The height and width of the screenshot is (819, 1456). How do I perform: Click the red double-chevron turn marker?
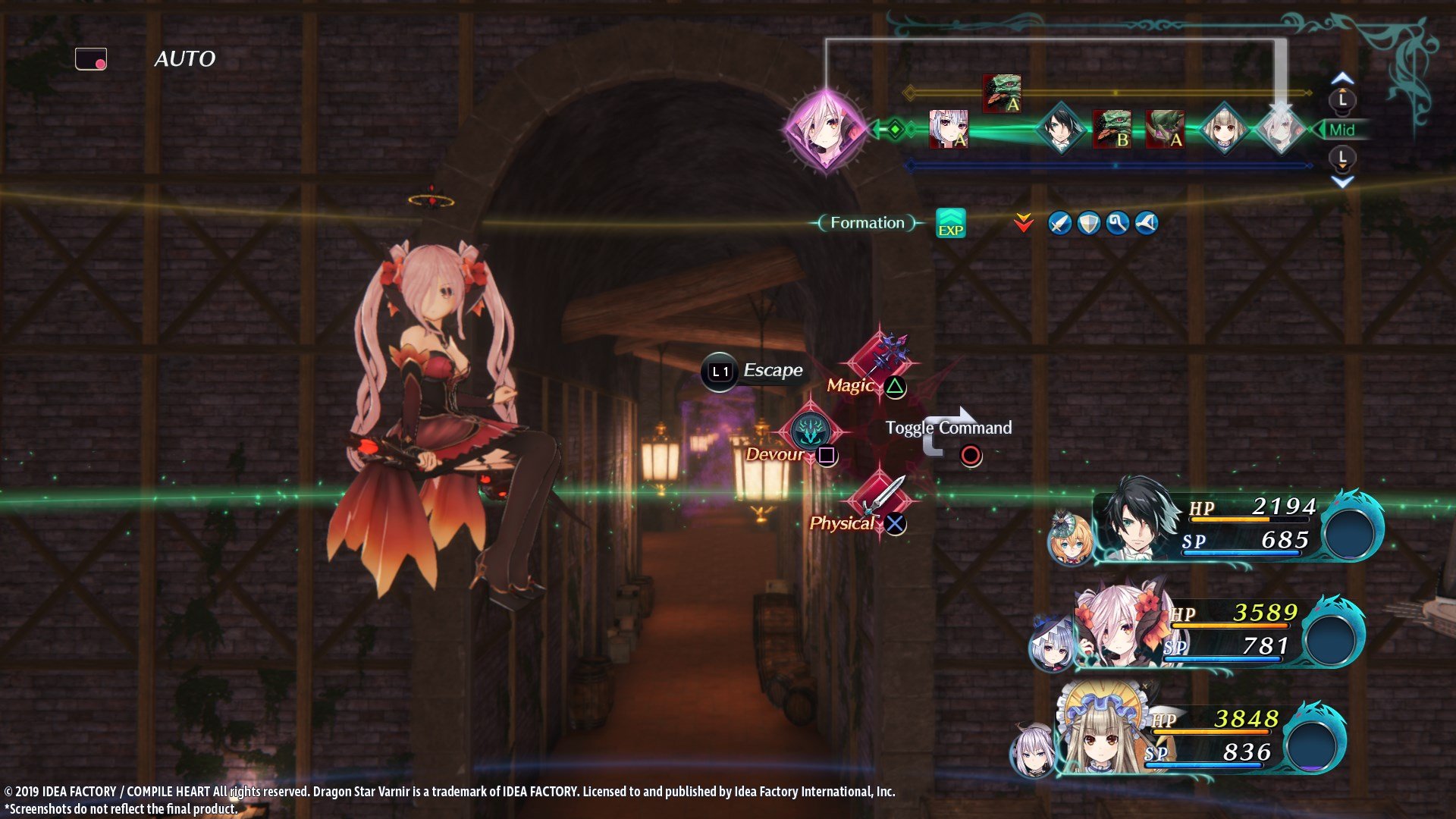click(1023, 223)
